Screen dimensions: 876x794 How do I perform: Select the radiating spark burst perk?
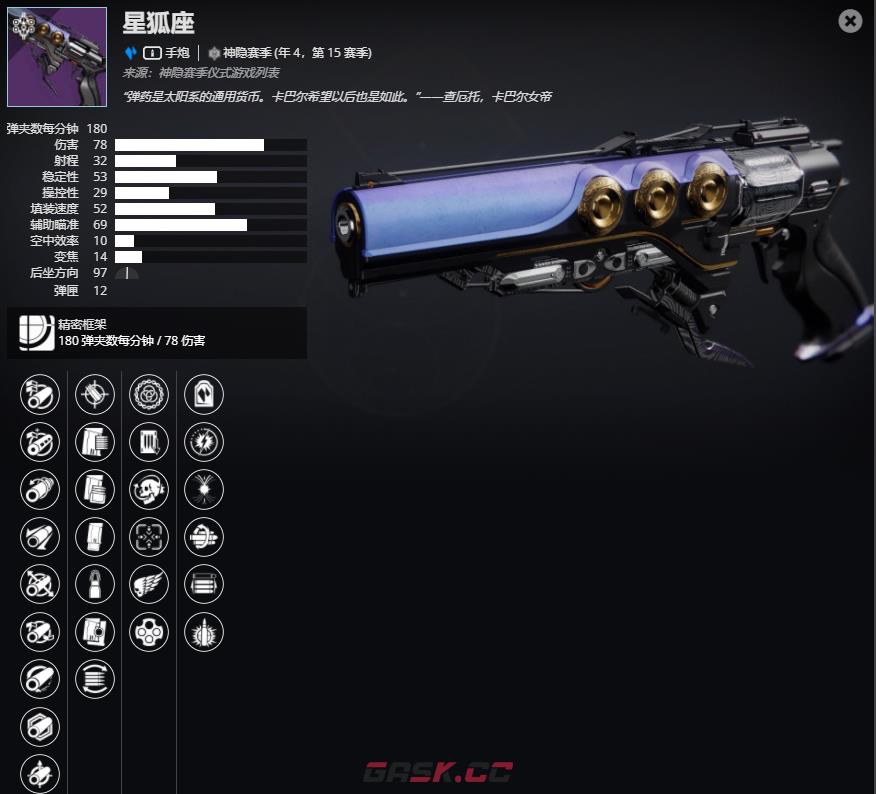[204, 489]
